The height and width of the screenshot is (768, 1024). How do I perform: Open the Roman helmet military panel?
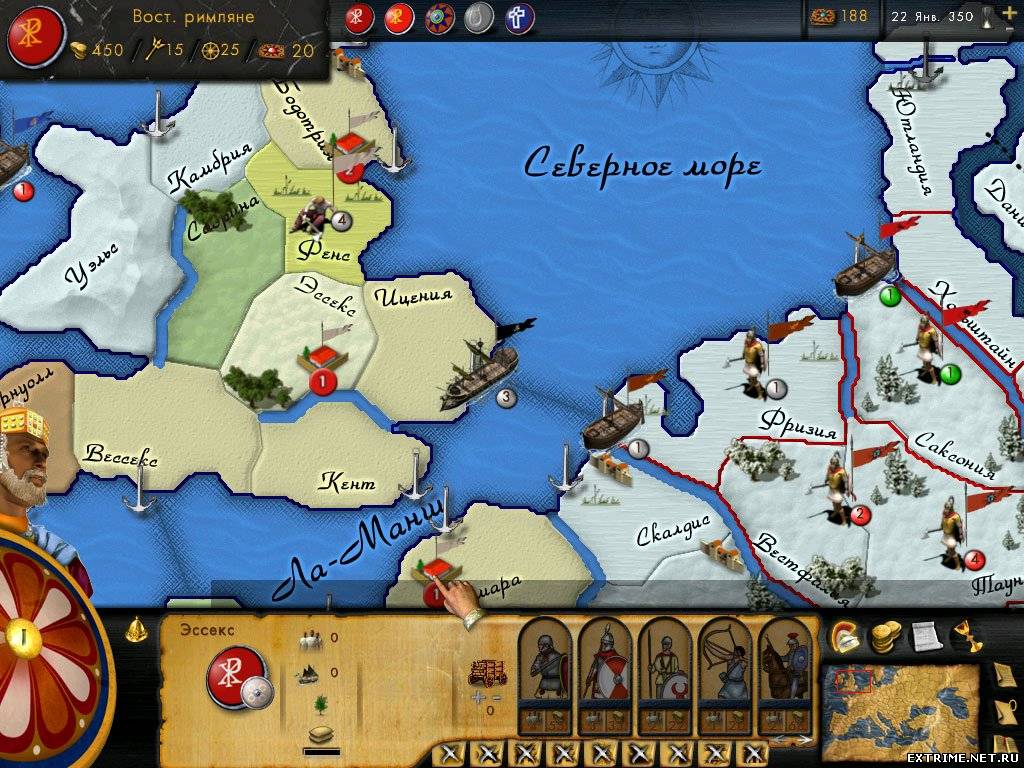[844, 634]
